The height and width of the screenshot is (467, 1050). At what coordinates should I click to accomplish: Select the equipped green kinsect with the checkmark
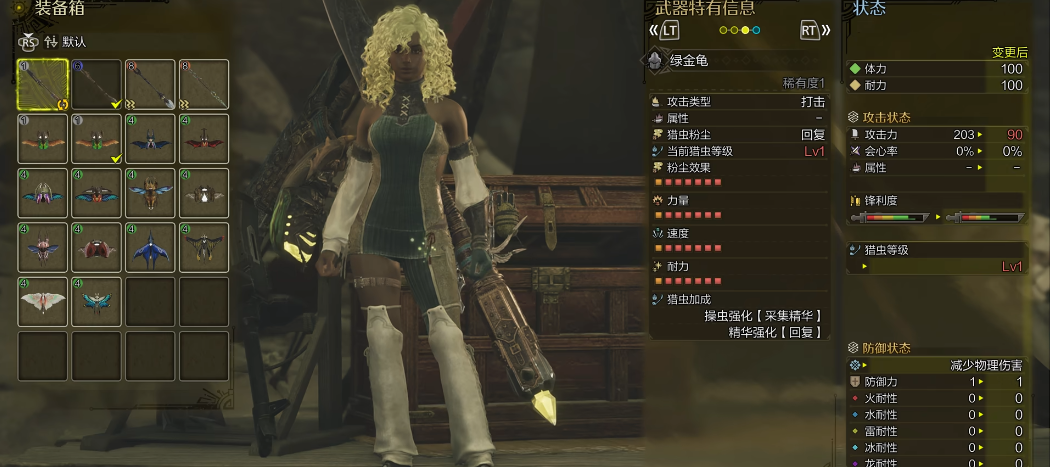pos(96,139)
